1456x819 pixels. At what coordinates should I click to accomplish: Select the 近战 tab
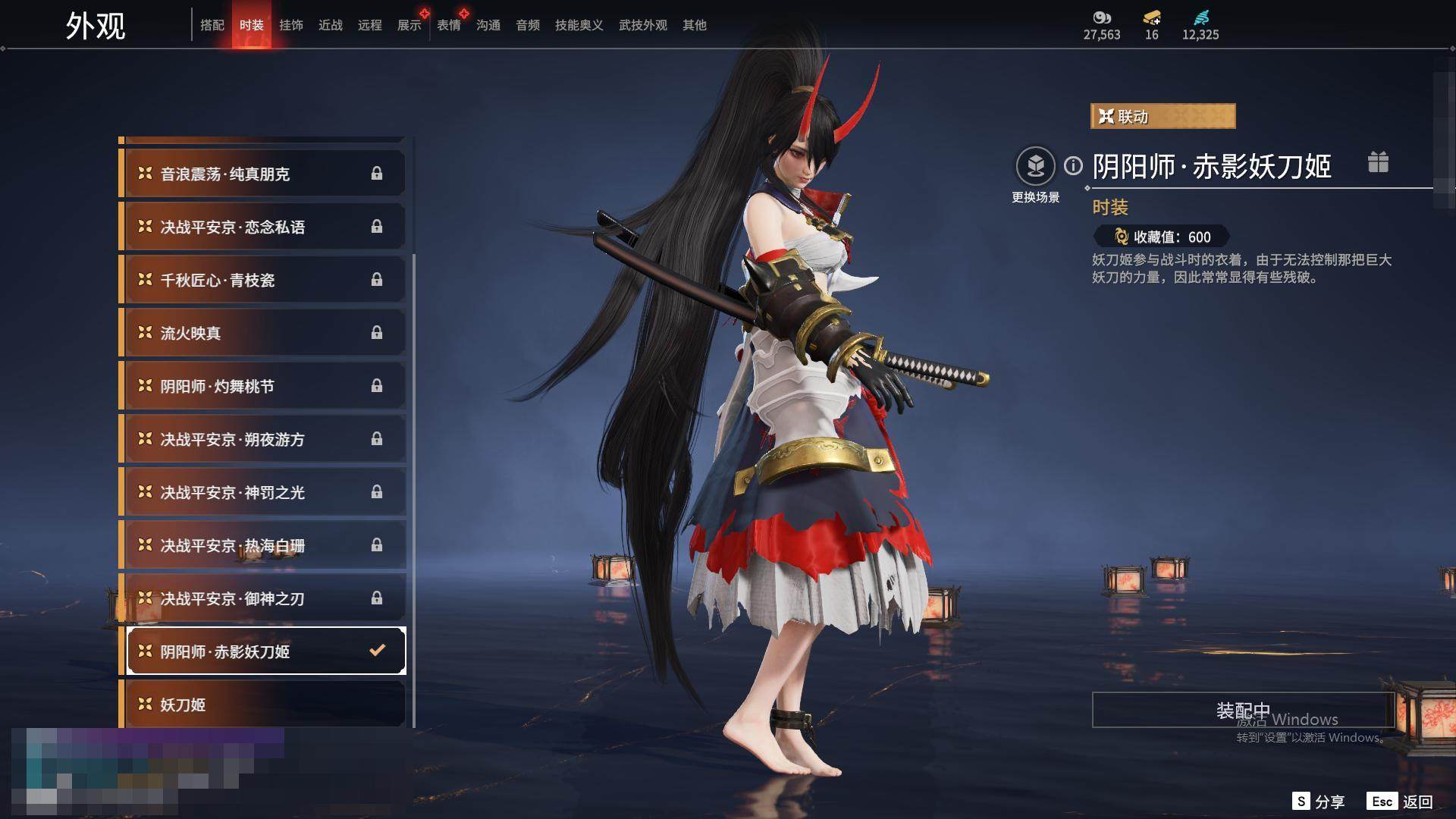click(331, 25)
